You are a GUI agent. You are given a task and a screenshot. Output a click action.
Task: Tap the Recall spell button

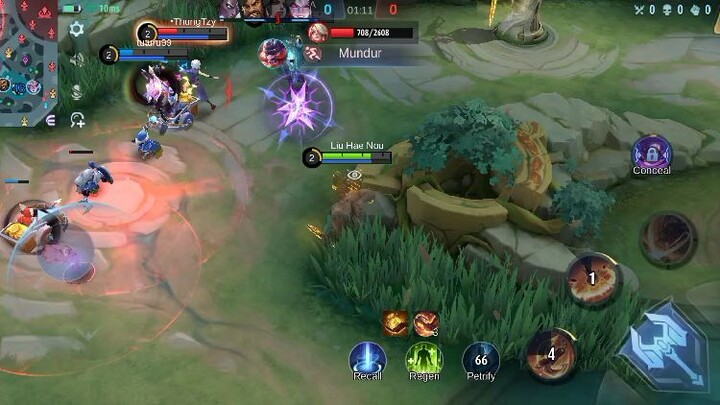[367, 360]
